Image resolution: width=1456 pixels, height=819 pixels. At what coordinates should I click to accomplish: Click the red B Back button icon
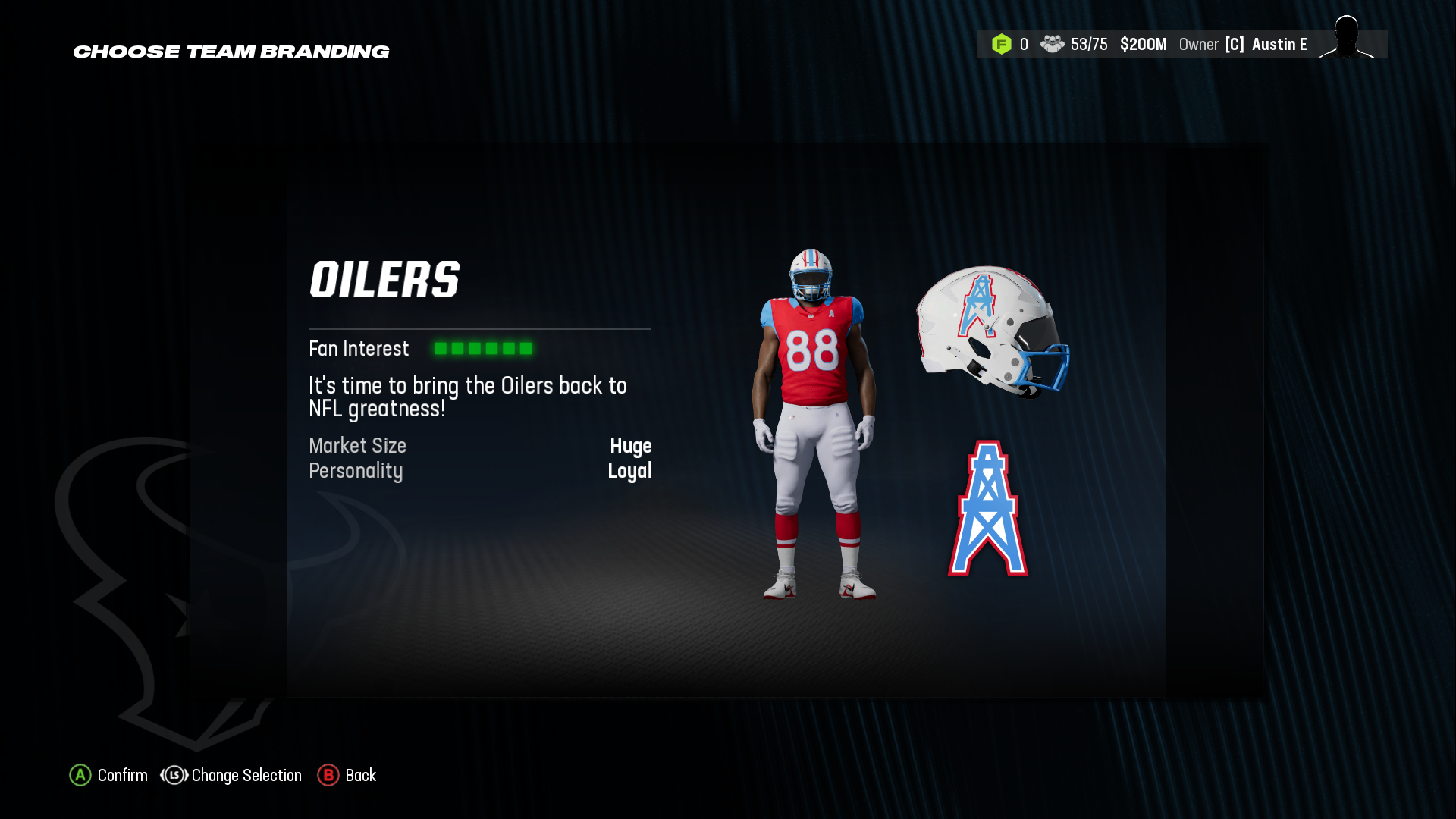point(328,775)
